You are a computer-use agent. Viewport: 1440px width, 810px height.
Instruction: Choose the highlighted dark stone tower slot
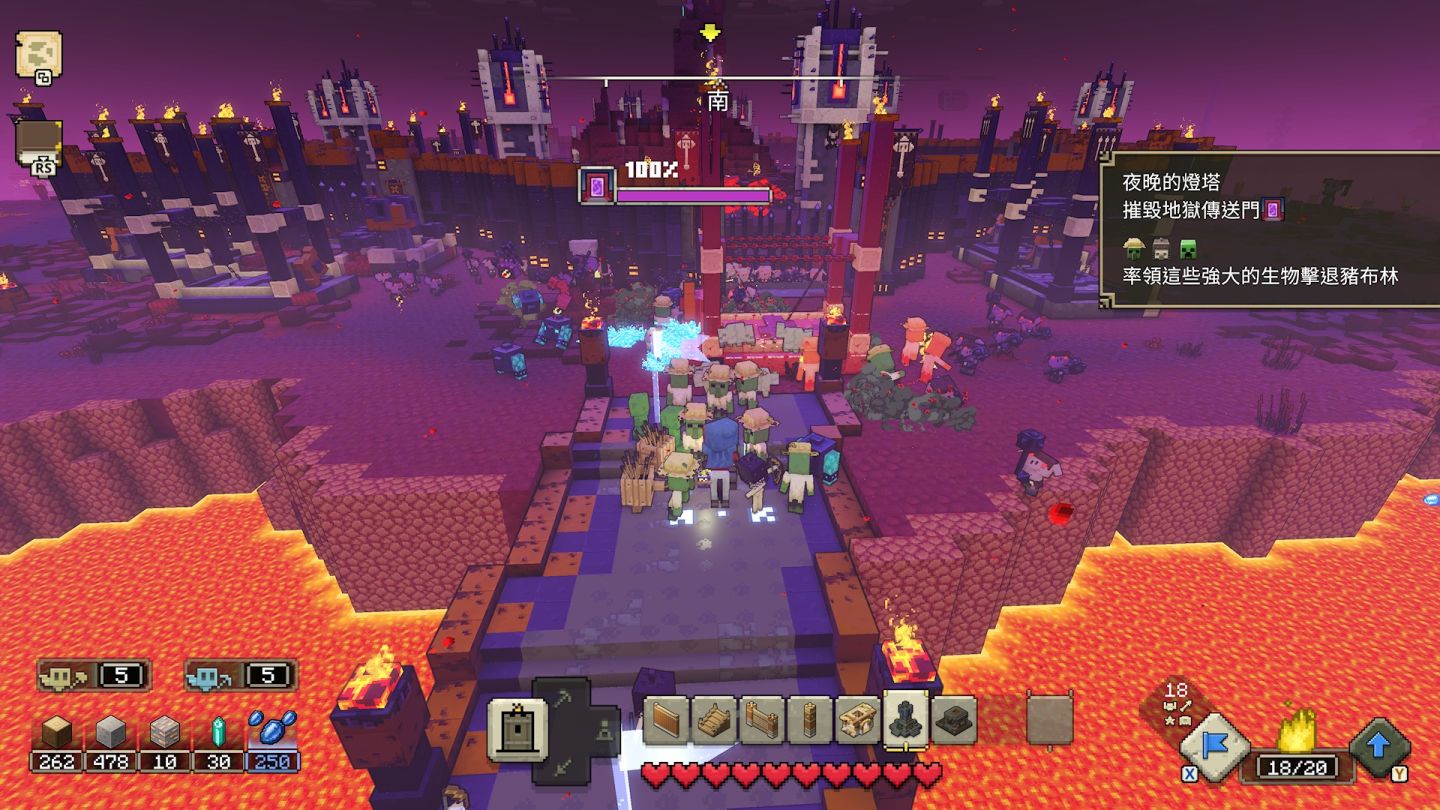pyautogui.click(x=906, y=720)
